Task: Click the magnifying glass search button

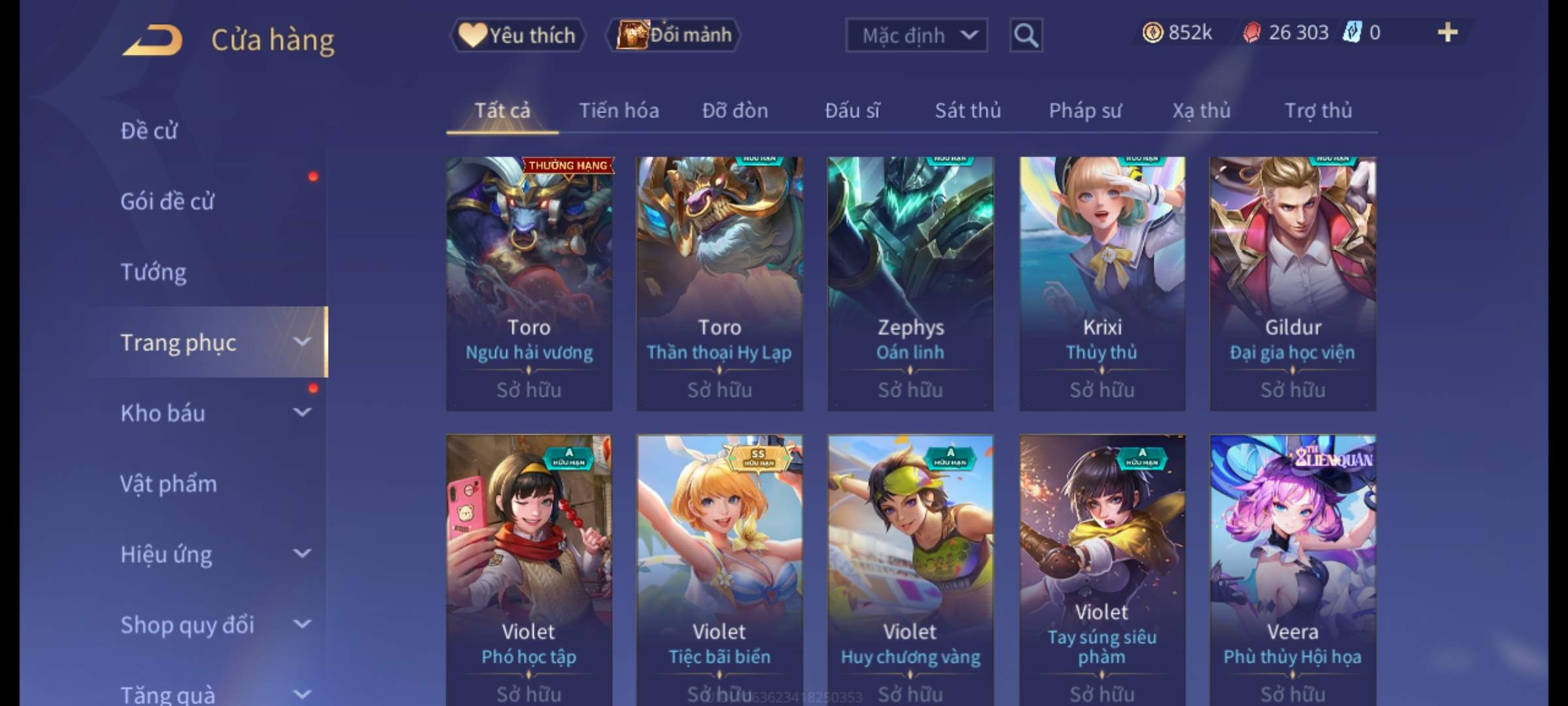Action: (1026, 35)
